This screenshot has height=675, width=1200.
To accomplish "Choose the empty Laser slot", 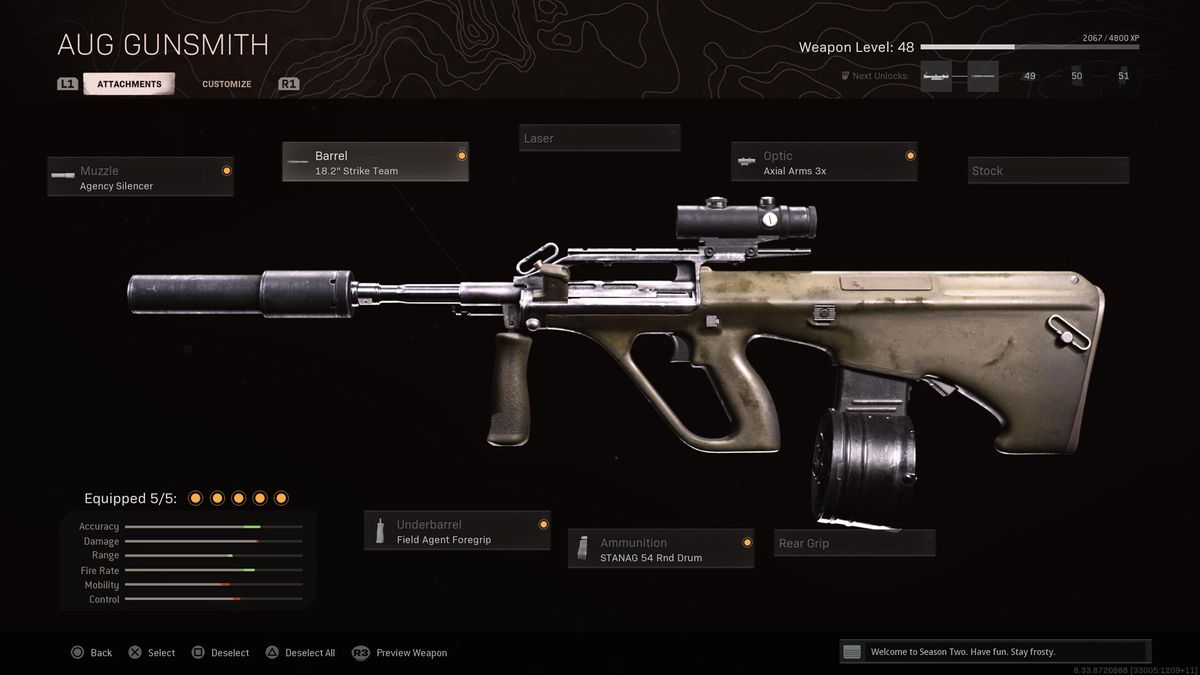I will coord(599,138).
